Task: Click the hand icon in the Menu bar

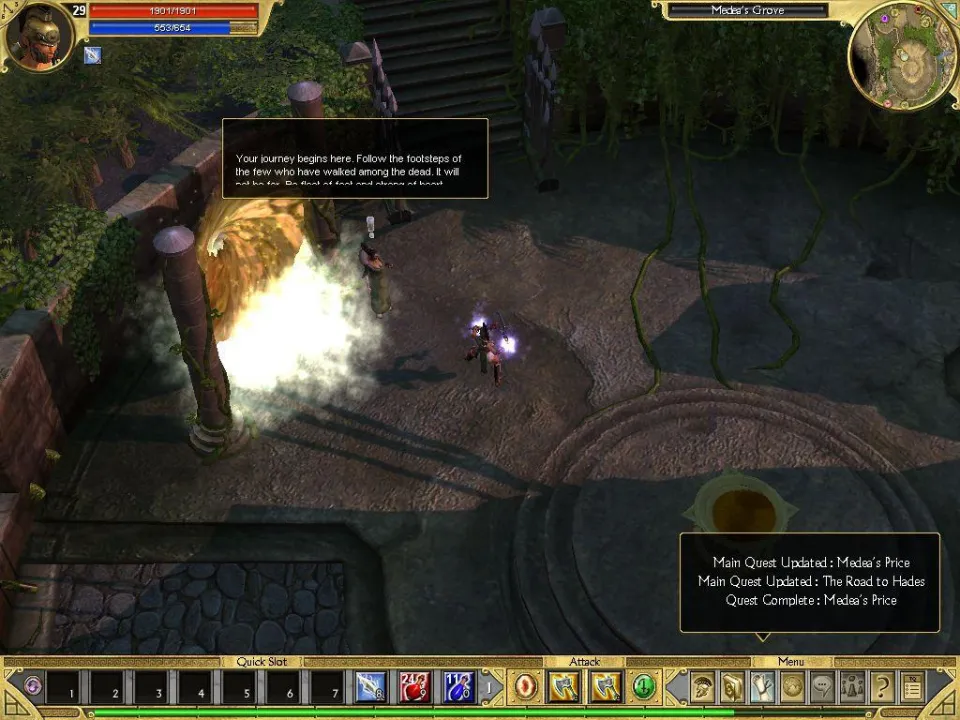Action: click(x=762, y=686)
